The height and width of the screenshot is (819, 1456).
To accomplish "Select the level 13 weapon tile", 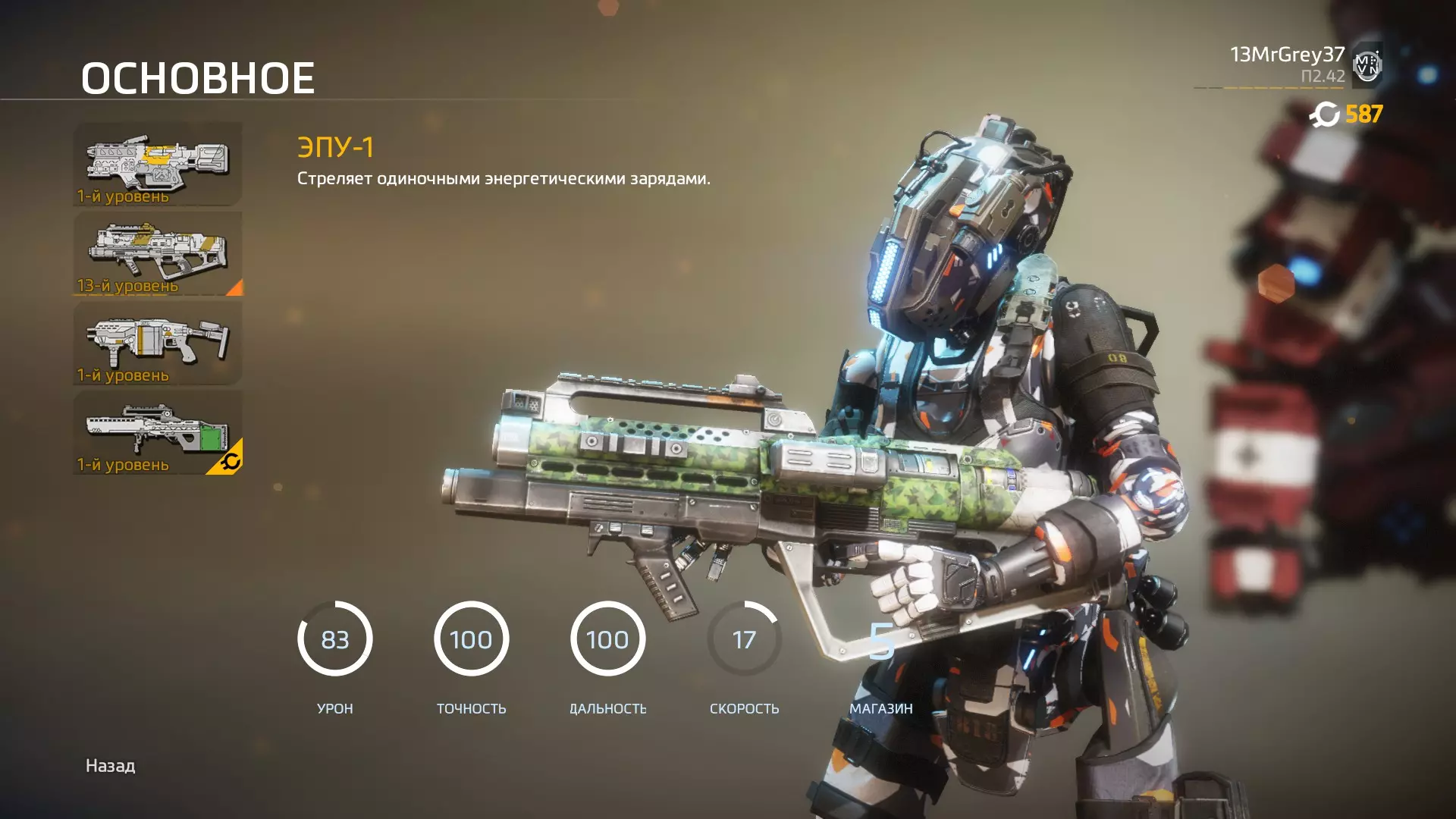I will [158, 253].
